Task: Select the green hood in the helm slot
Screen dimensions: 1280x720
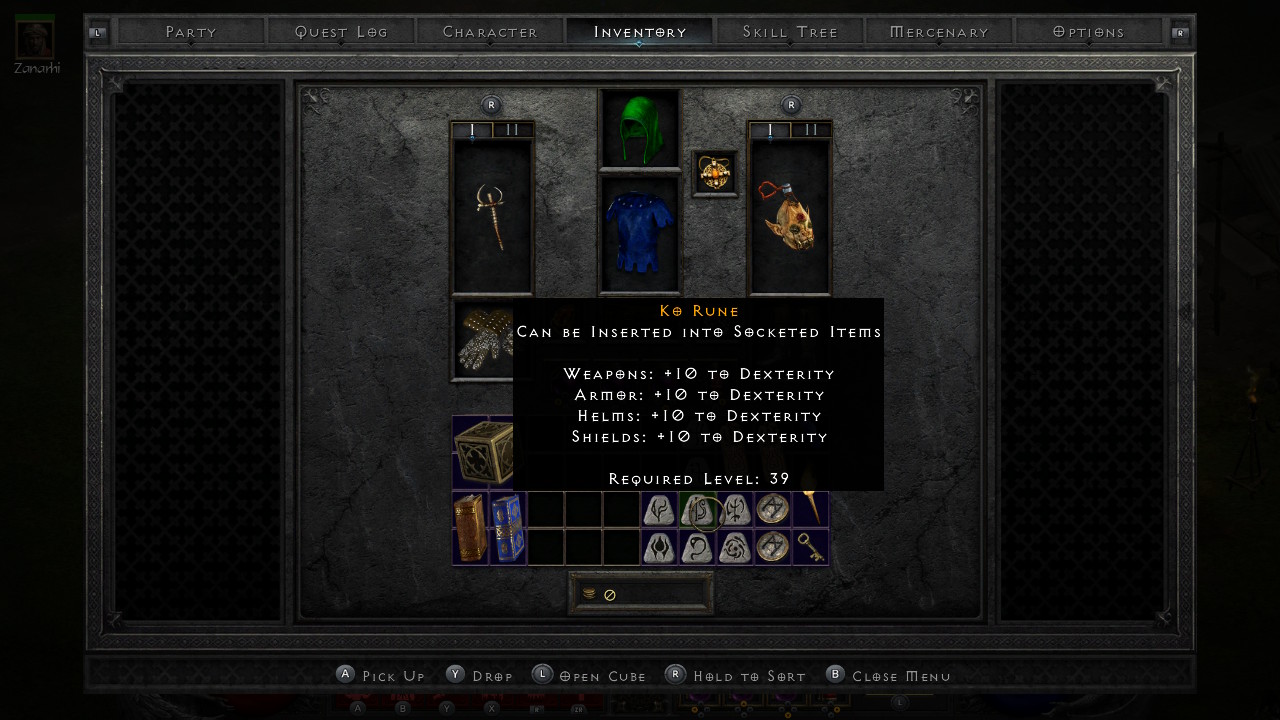Action: click(x=639, y=129)
